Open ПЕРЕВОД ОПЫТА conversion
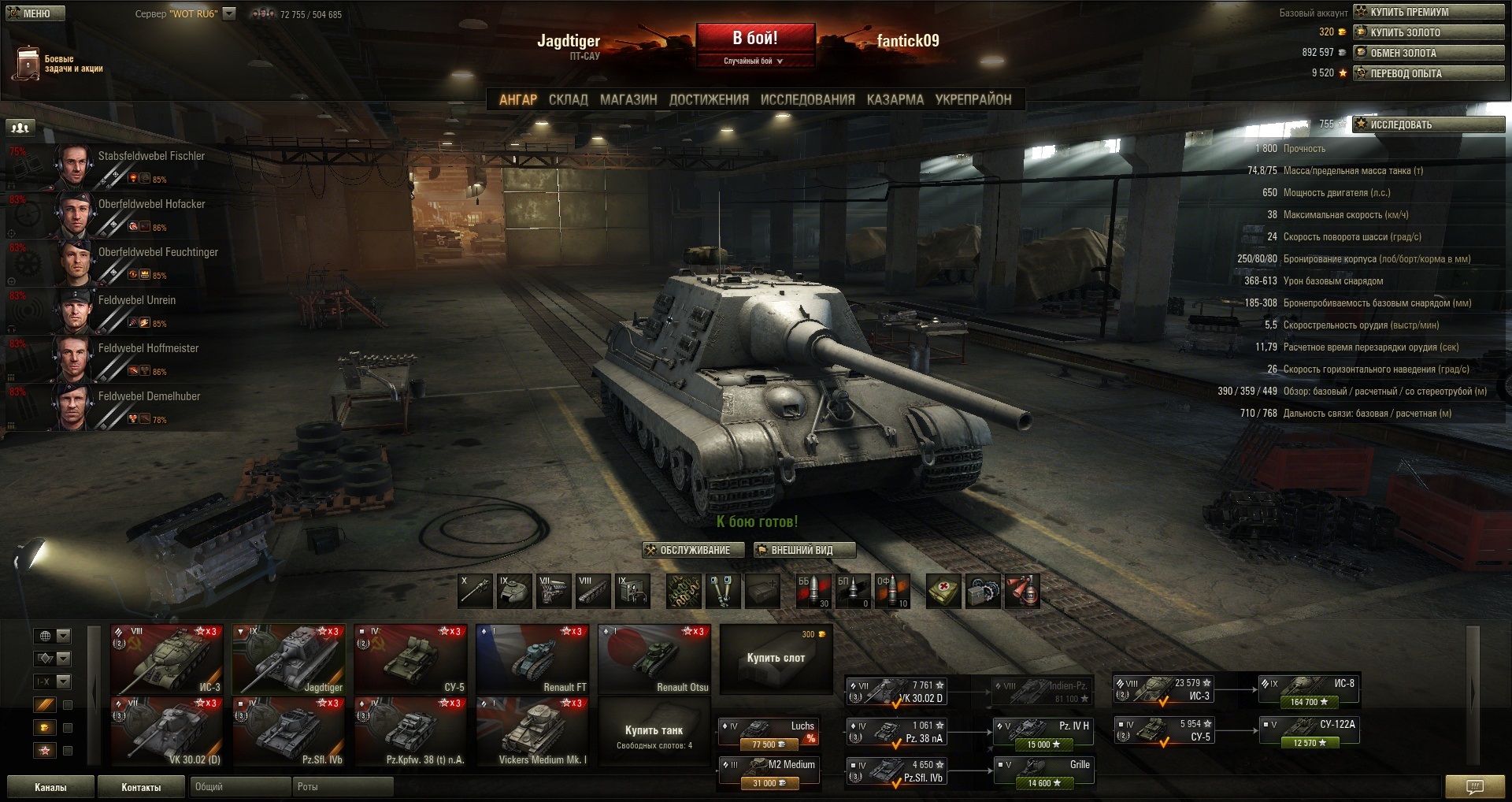This screenshot has height=802, width=1512. click(x=1429, y=73)
